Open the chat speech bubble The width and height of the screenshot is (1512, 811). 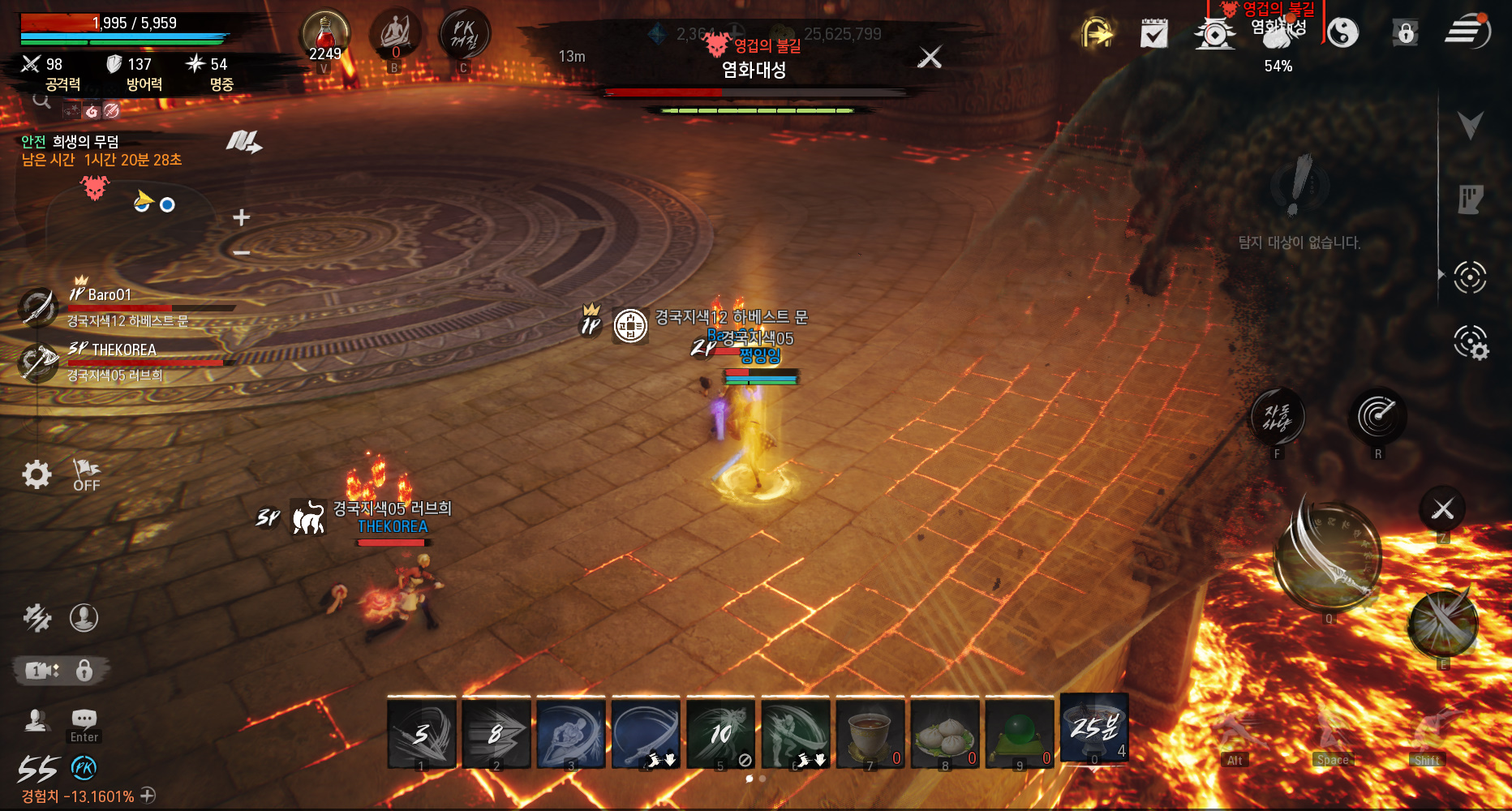pyautogui.click(x=84, y=719)
